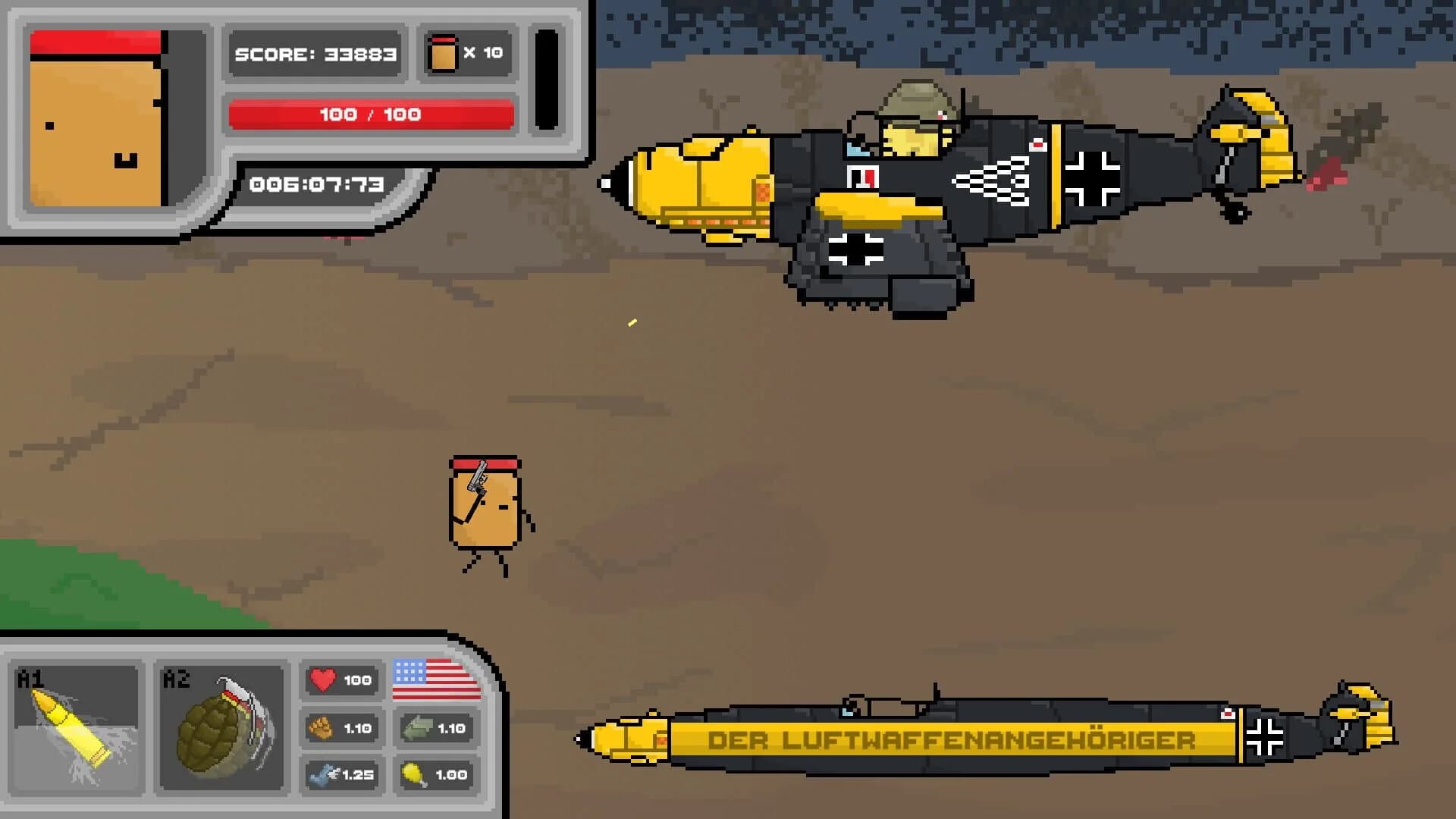The image size is (1456, 819).
Task: Click the 006:07:73 timer tab
Action: point(315,182)
